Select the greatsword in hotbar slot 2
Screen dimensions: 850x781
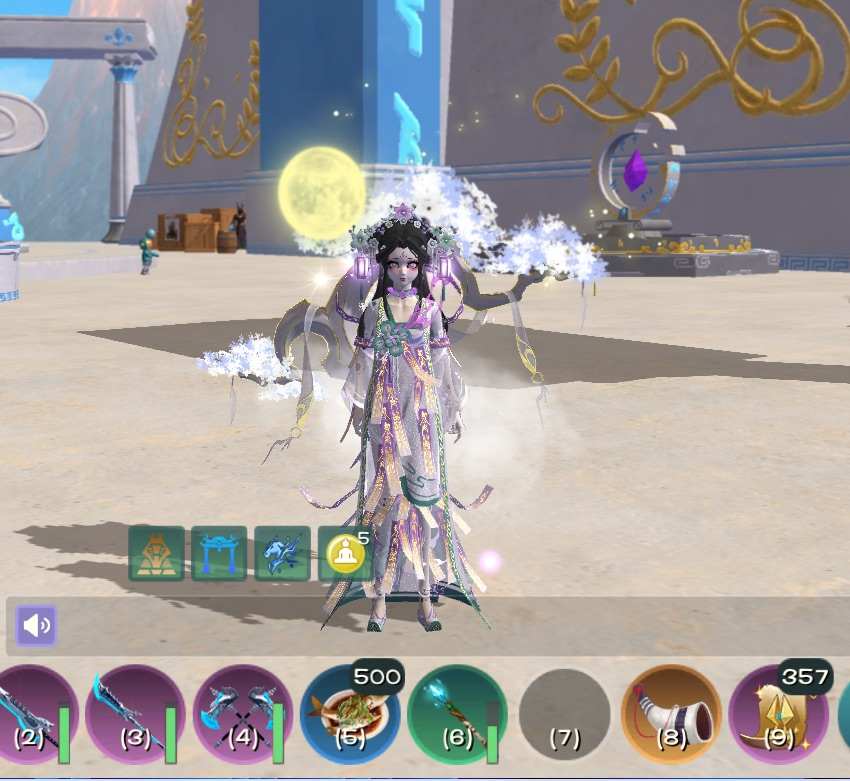[x=30, y=713]
